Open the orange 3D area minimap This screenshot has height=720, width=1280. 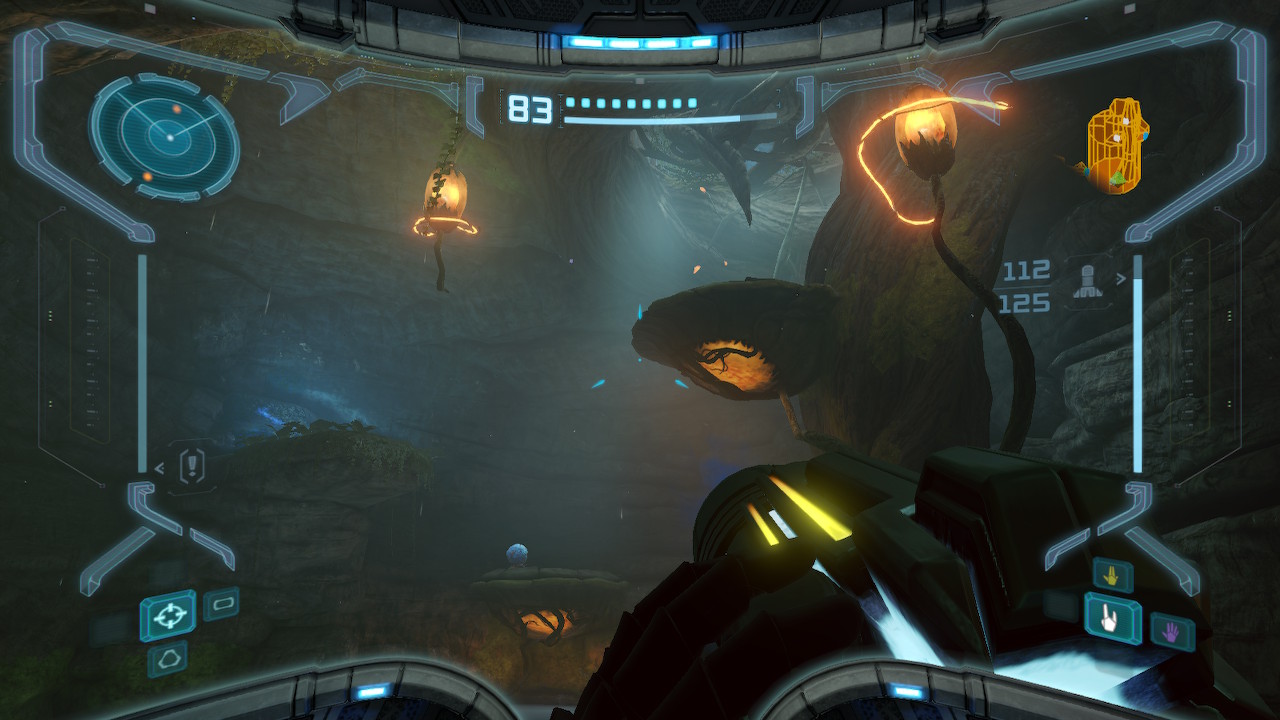tap(1117, 145)
